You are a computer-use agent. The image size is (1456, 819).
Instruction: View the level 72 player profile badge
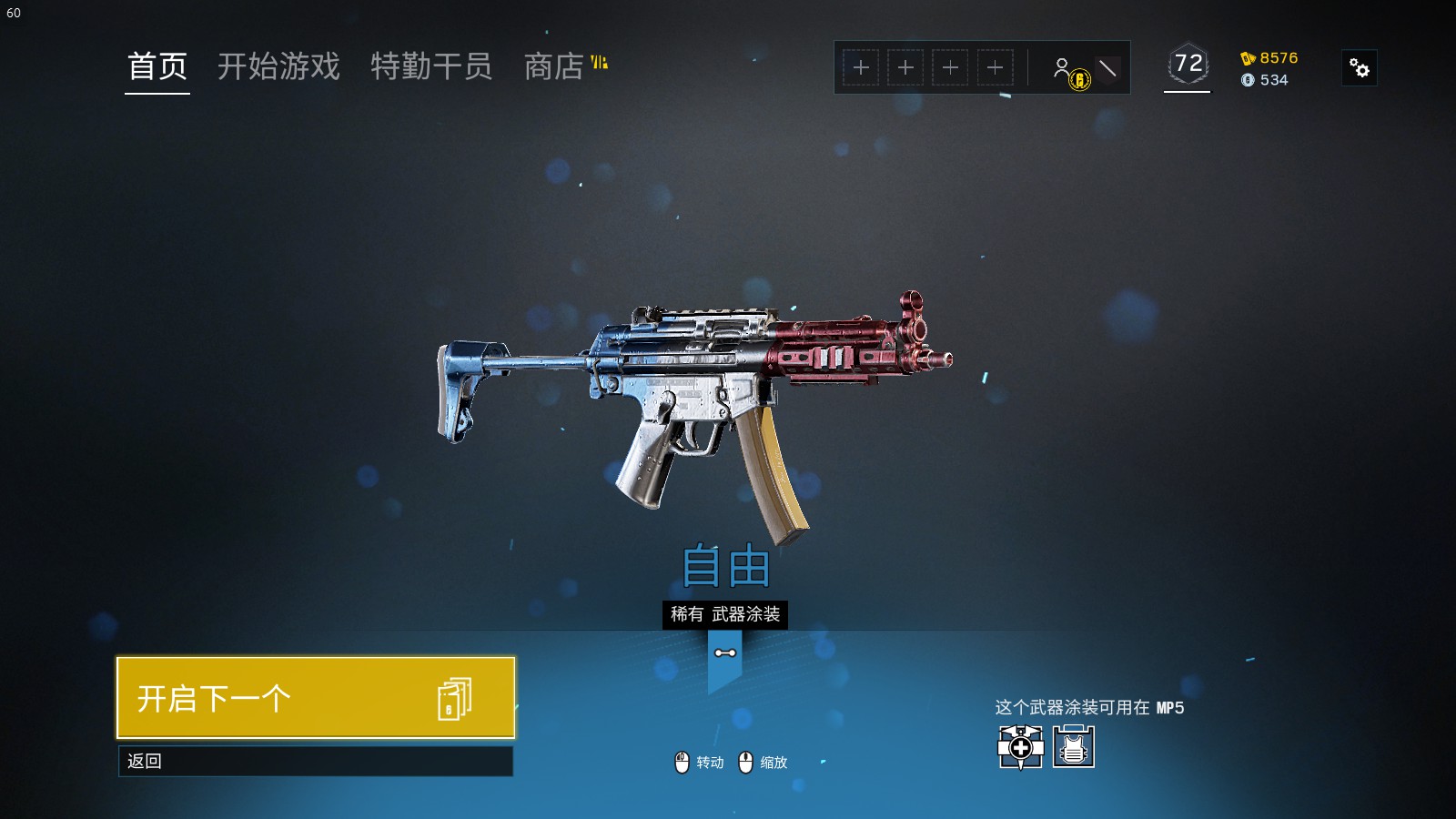tap(1188, 65)
